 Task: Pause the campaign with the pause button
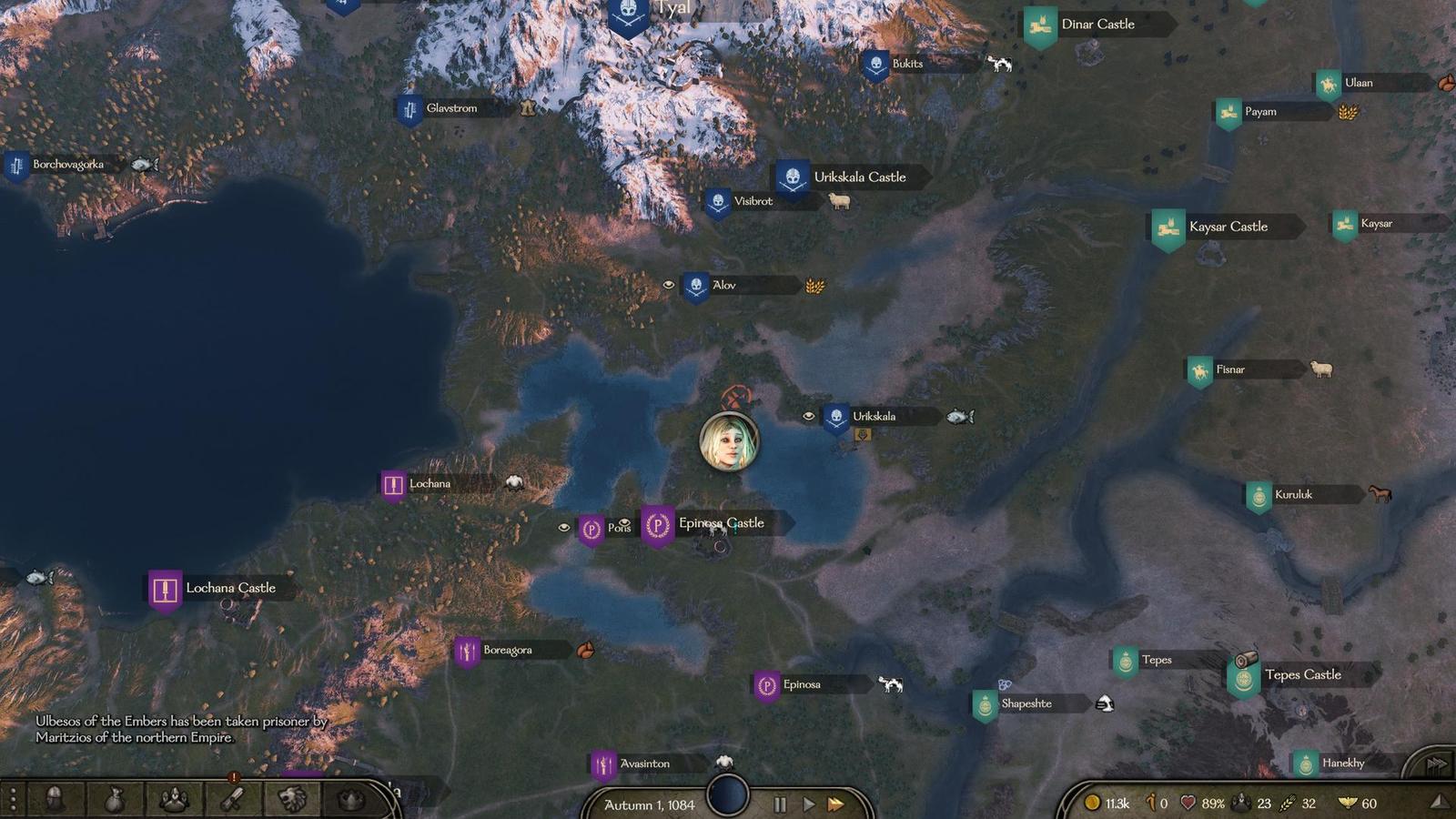click(779, 804)
